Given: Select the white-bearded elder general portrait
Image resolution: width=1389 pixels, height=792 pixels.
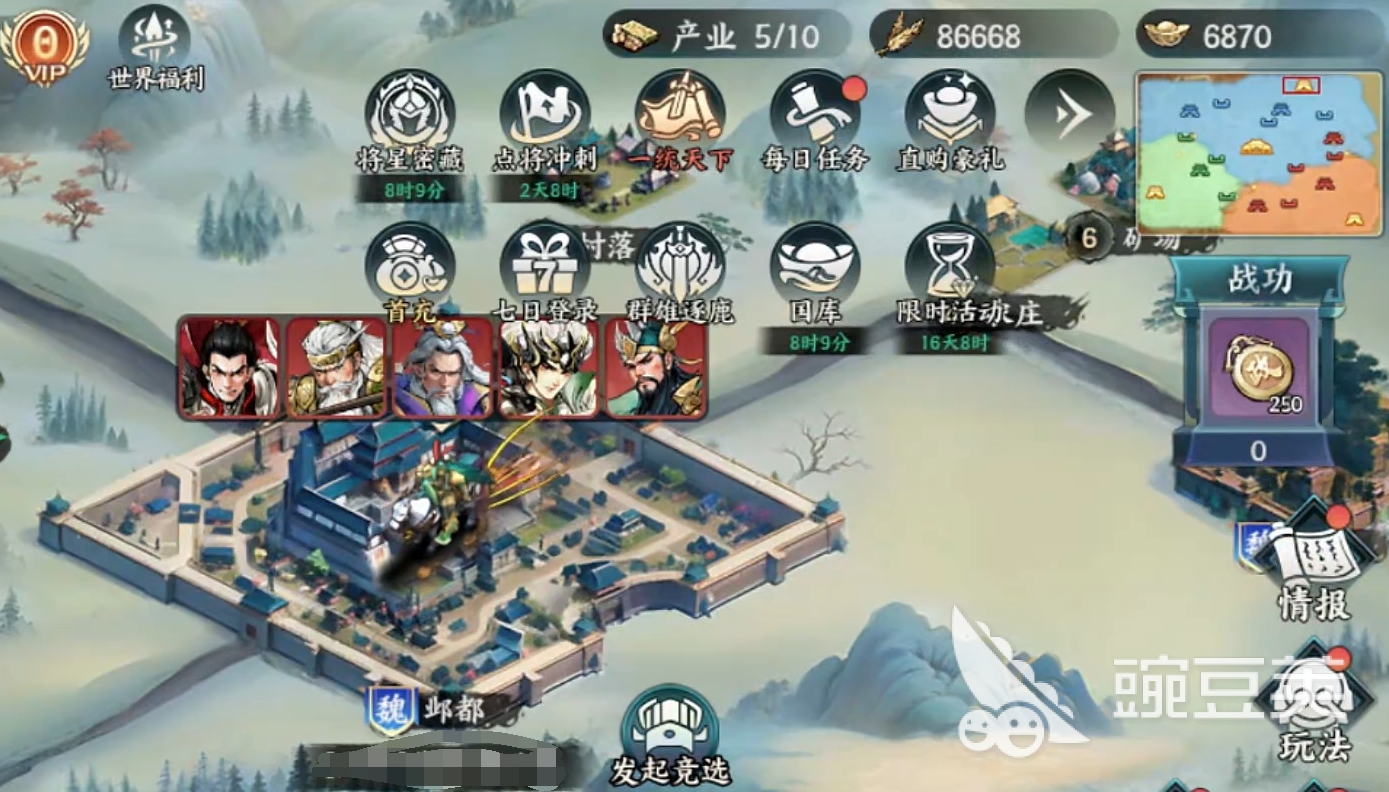Looking at the screenshot, I should click(336, 367).
